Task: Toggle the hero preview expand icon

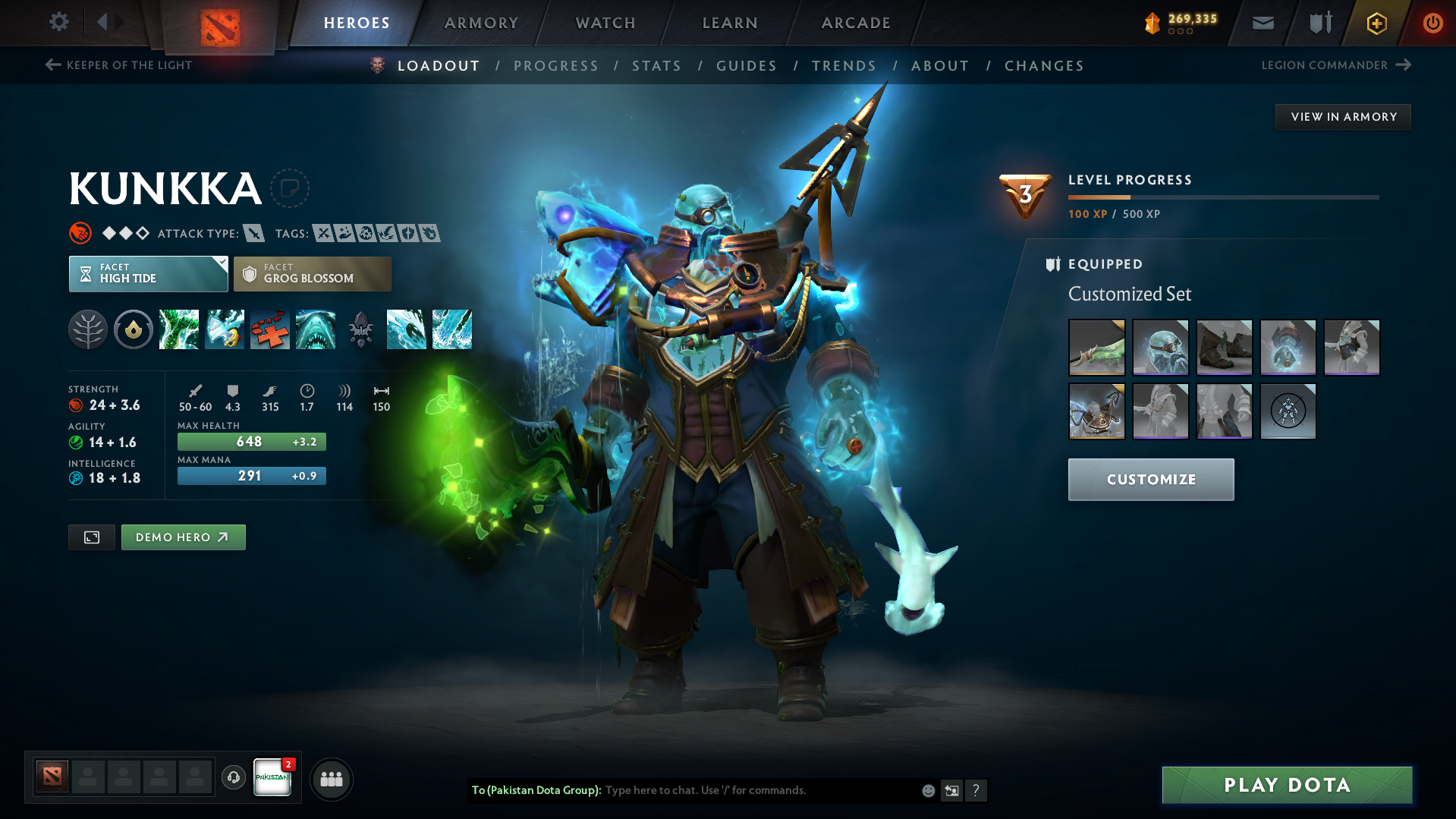Action: pos(91,537)
